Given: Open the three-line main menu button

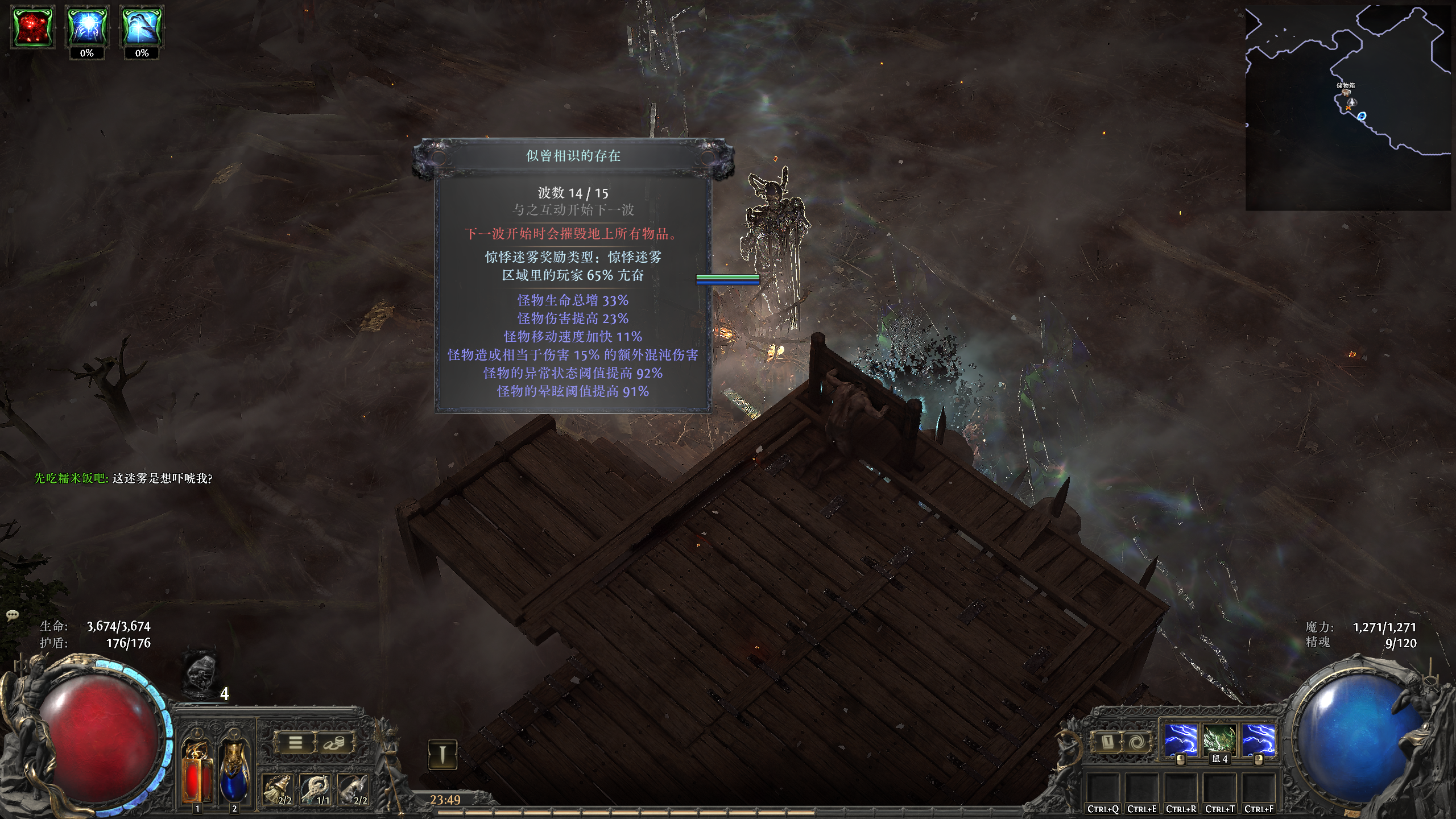Looking at the screenshot, I should (295, 743).
